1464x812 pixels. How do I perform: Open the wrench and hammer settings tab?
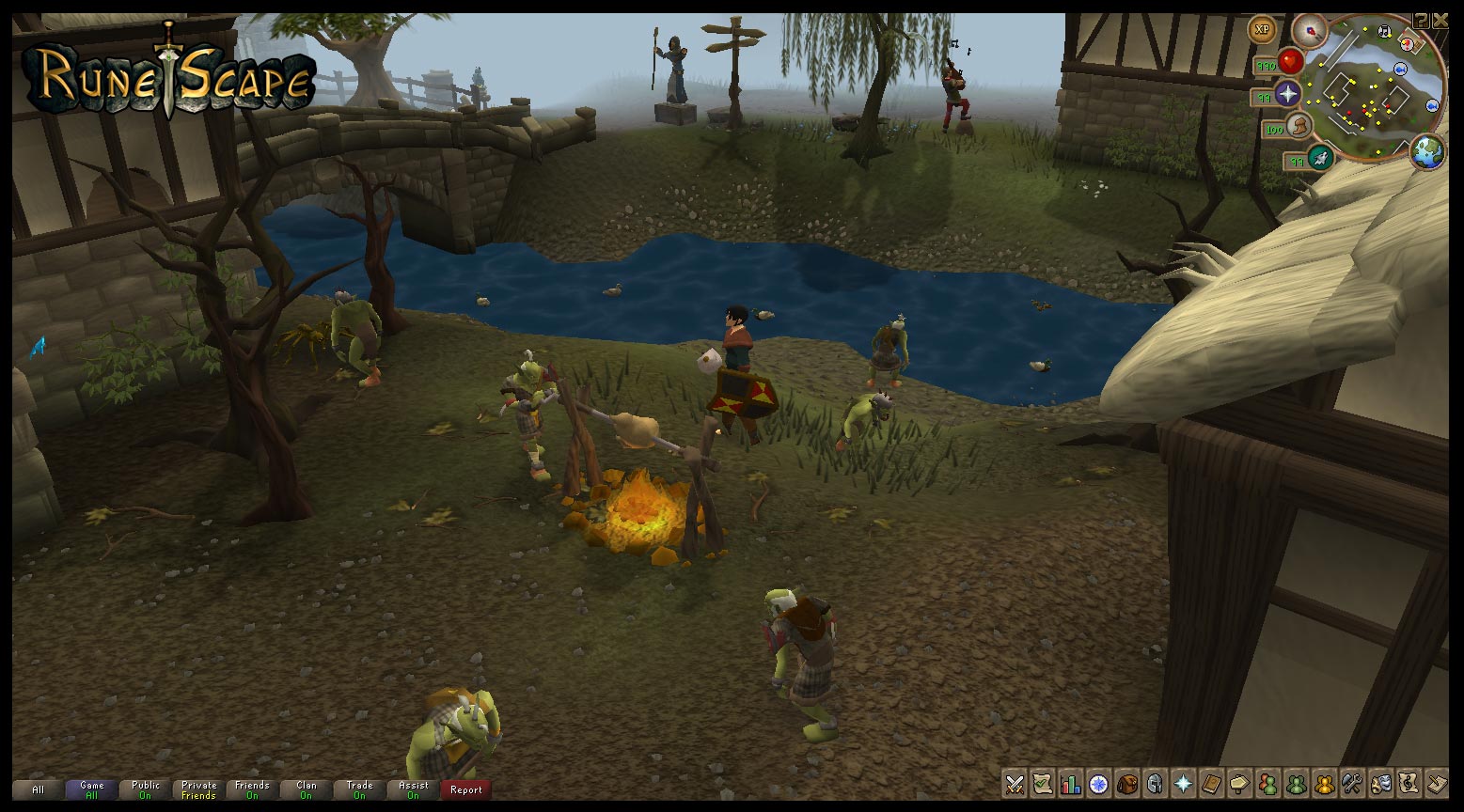(x=1352, y=783)
